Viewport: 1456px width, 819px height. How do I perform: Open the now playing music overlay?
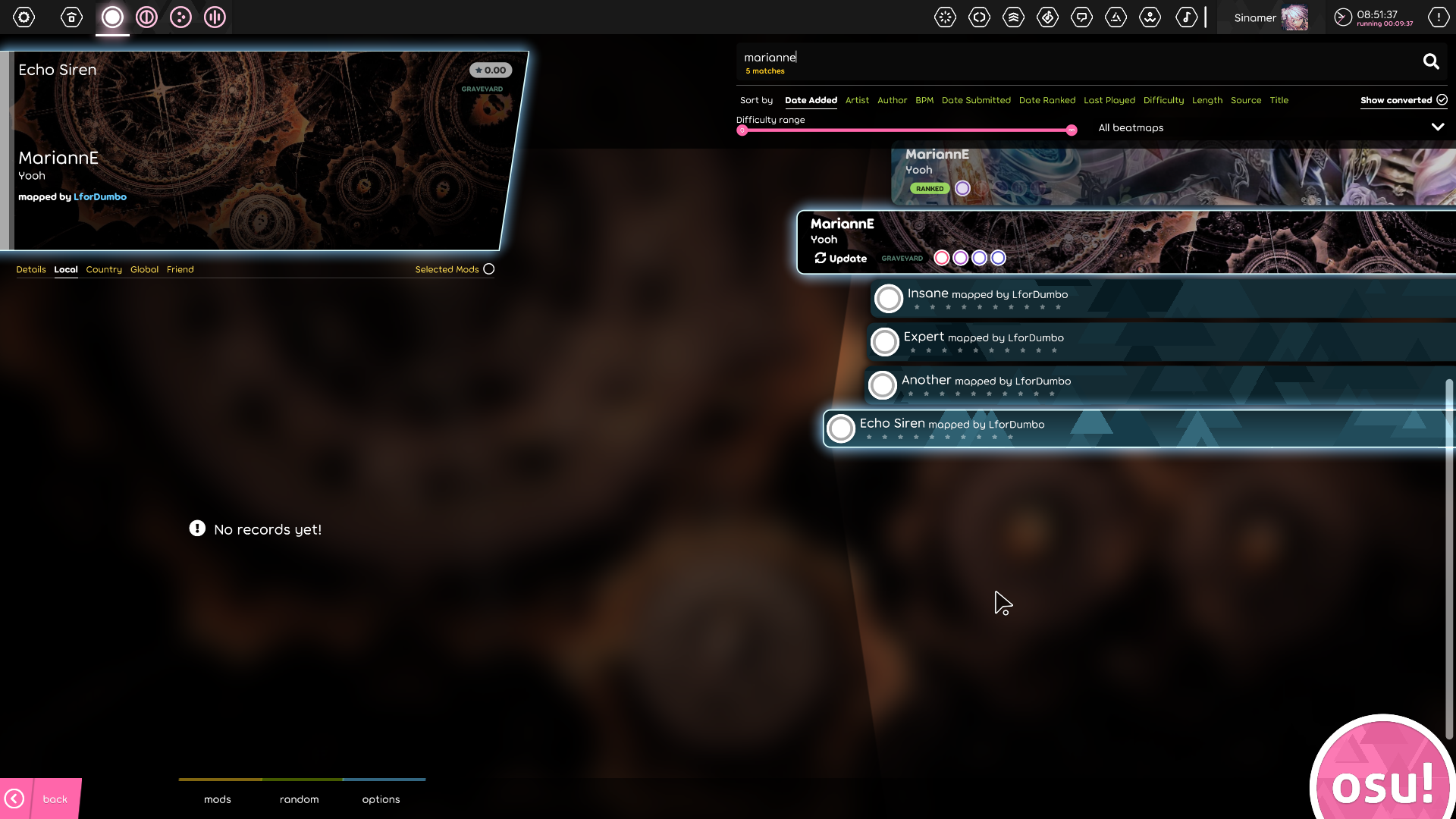pyautogui.click(x=1188, y=17)
